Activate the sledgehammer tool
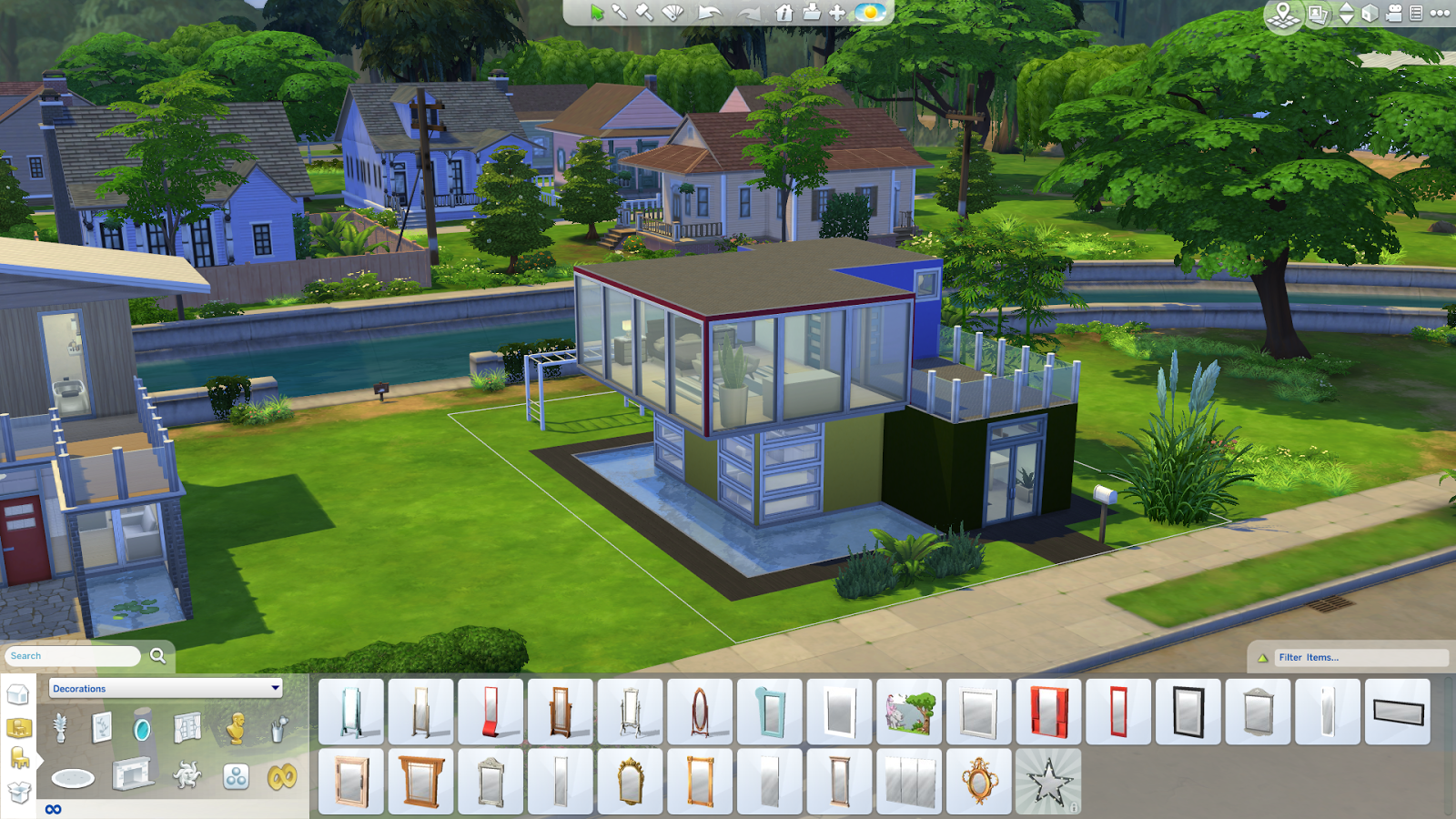The image size is (1456, 819). [644, 13]
